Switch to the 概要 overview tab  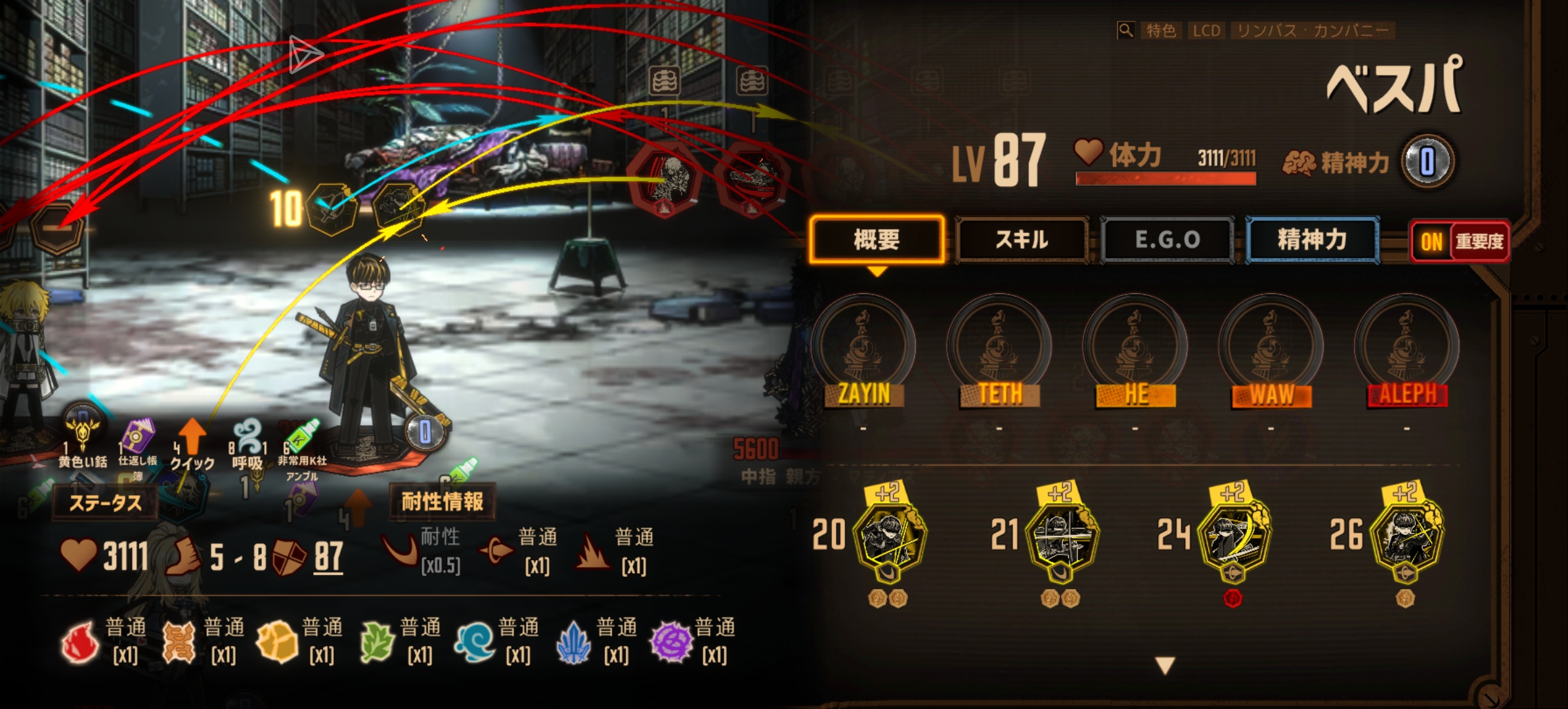tap(877, 240)
